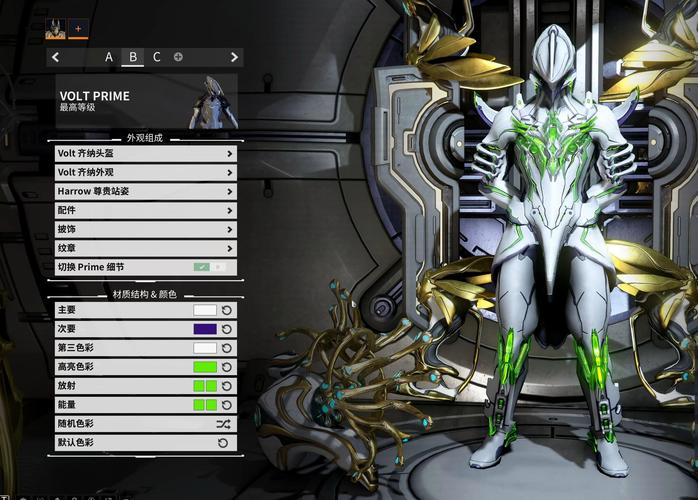
Task: Edit the green 高亮色彩 accent swatch
Action: click(x=205, y=367)
